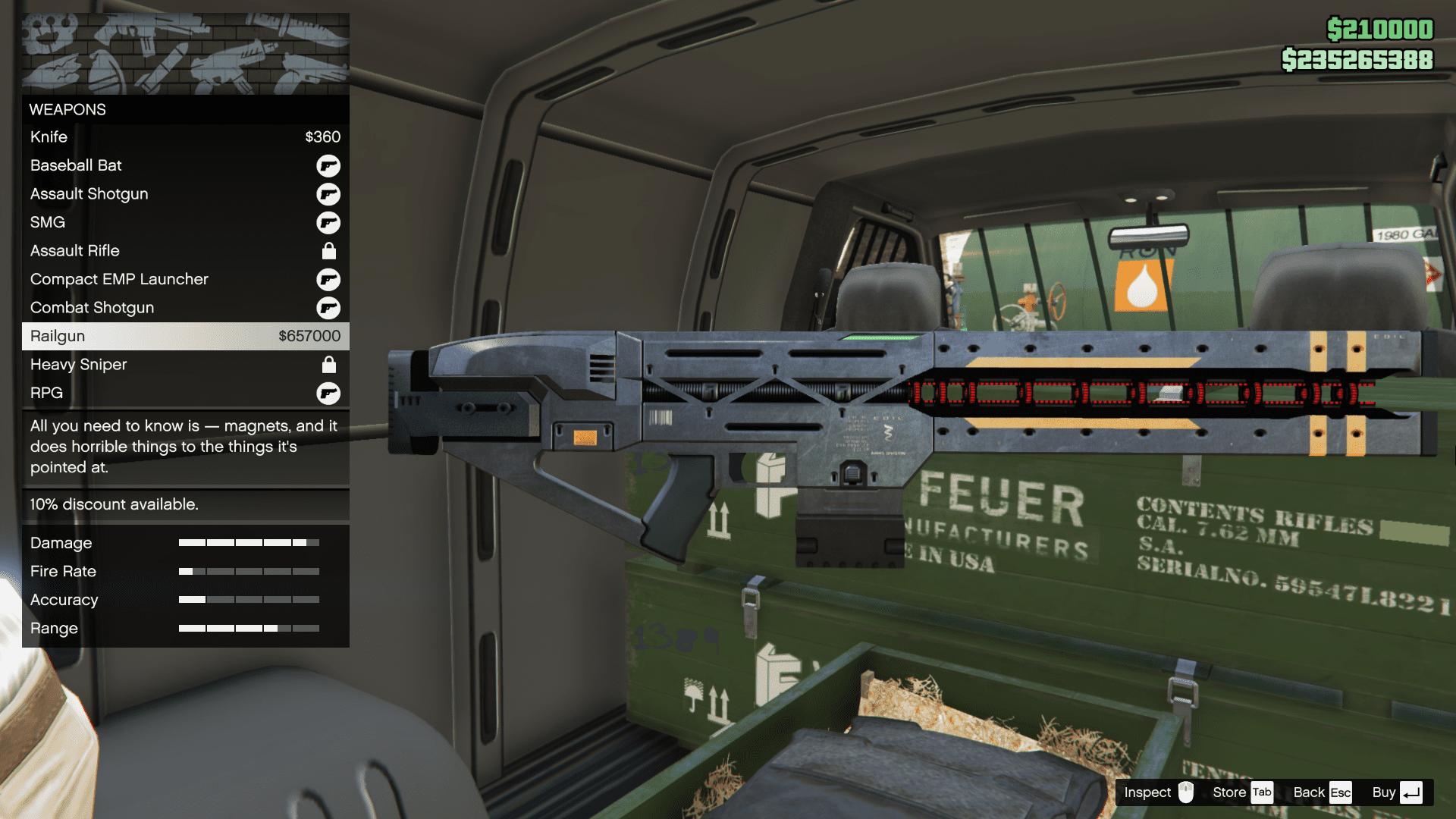
Task: Click the Damage stat bar
Action: [250, 542]
